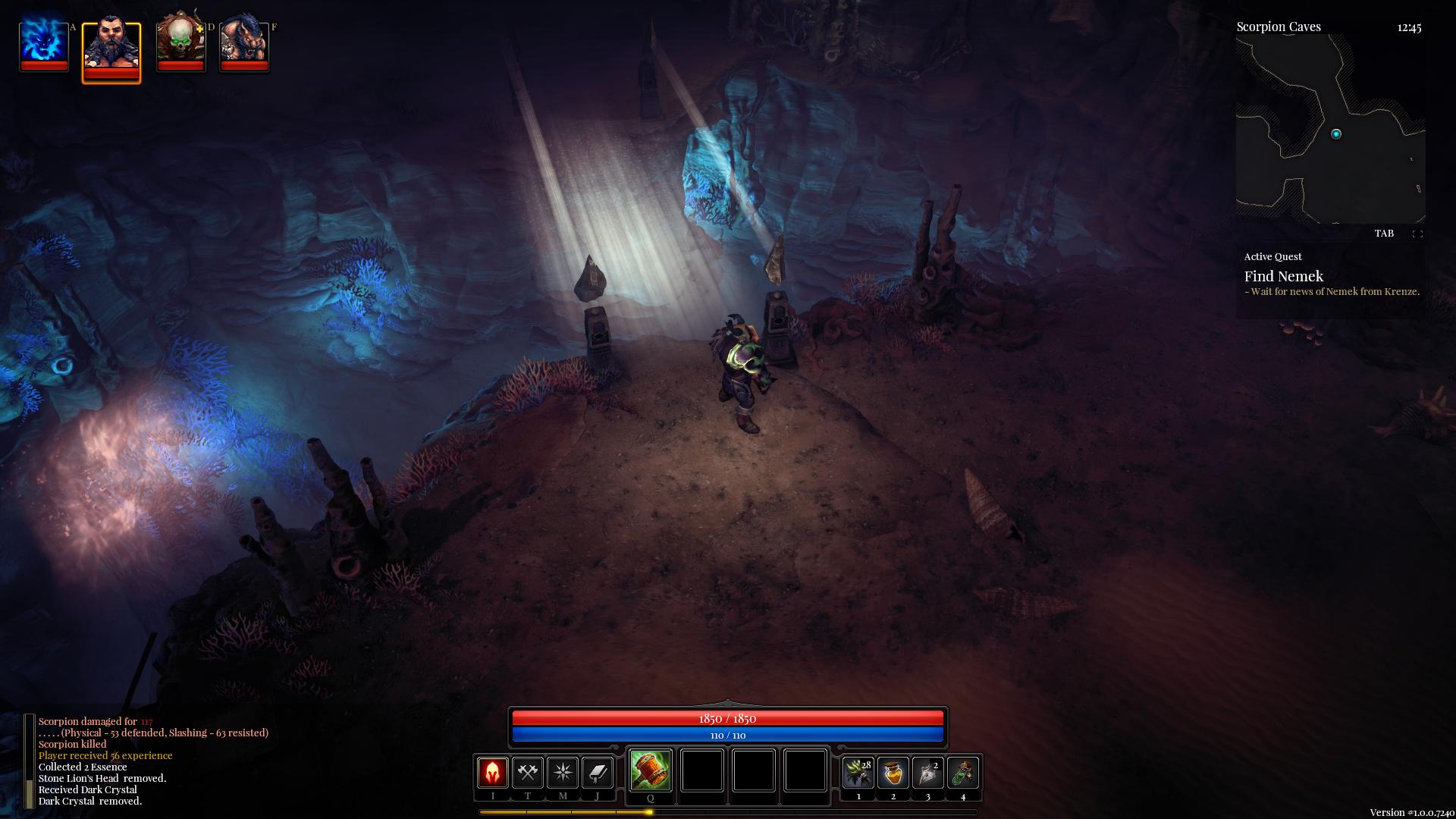The width and height of the screenshot is (1456, 819).
Task: Open the journal book icon
Action: [598, 773]
